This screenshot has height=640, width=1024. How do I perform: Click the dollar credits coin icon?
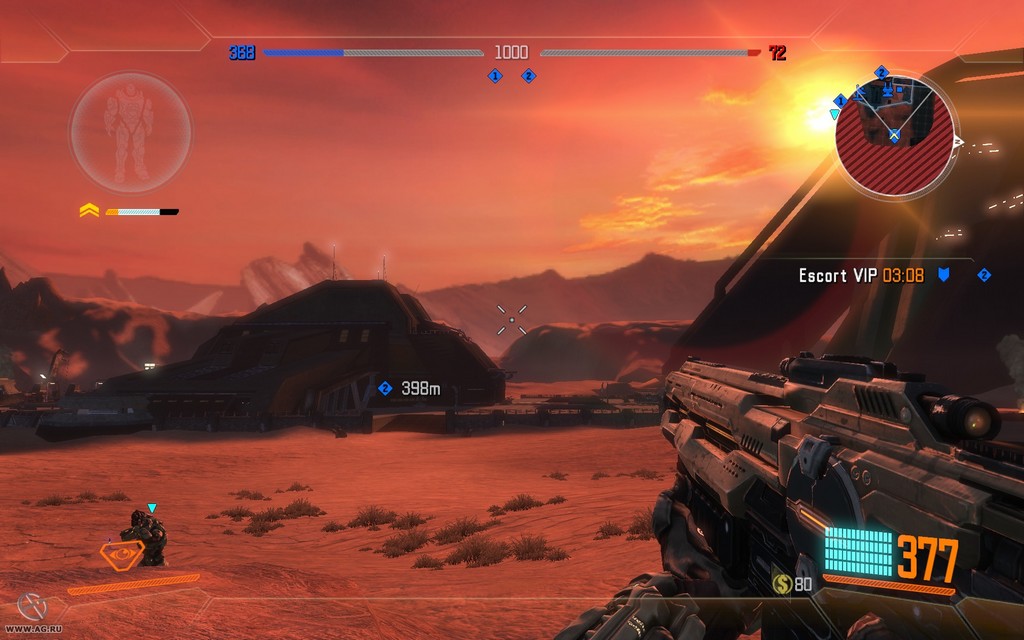[x=781, y=583]
